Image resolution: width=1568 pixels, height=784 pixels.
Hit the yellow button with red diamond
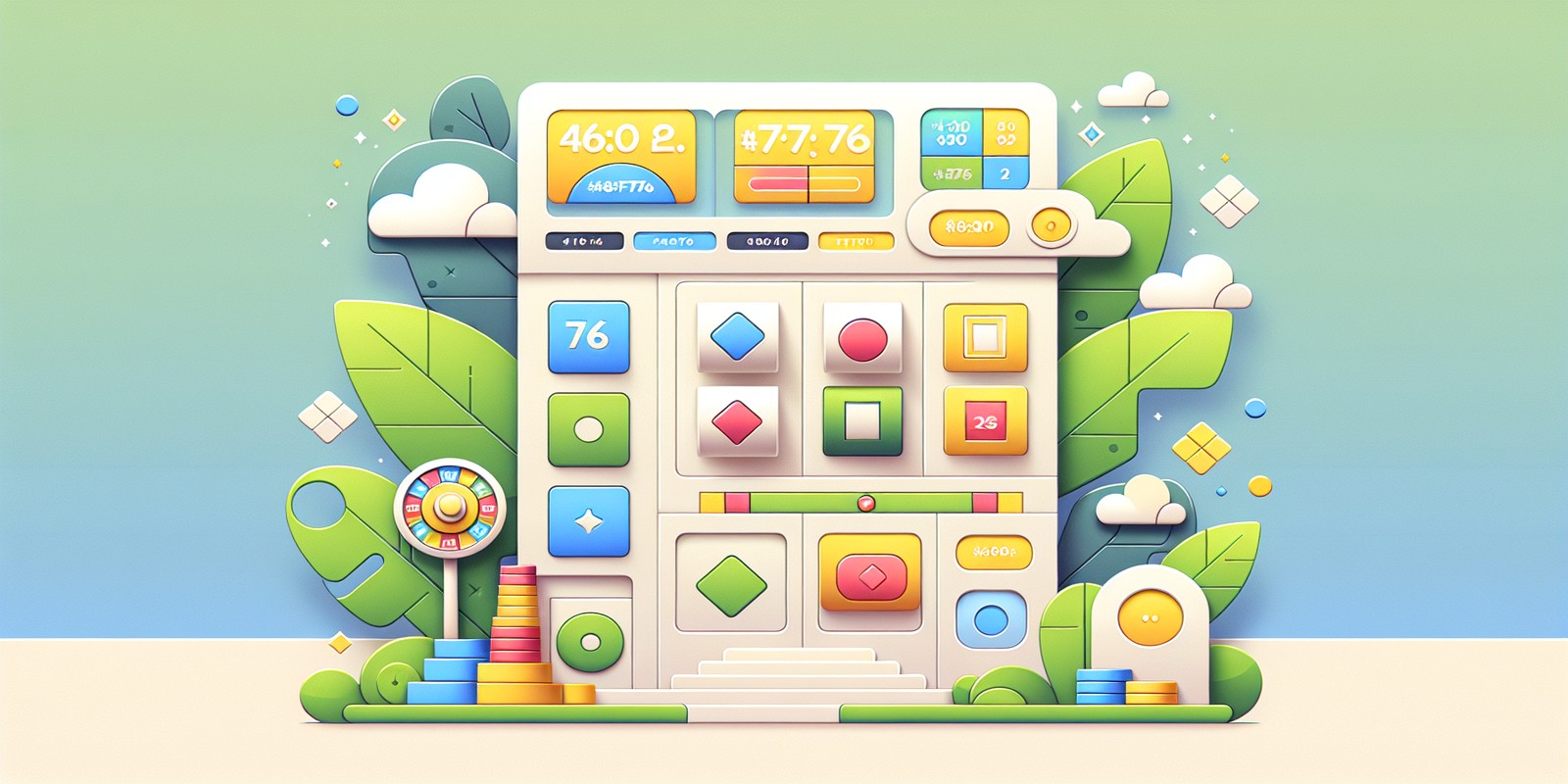pyautogui.click(x=869, y=574)
